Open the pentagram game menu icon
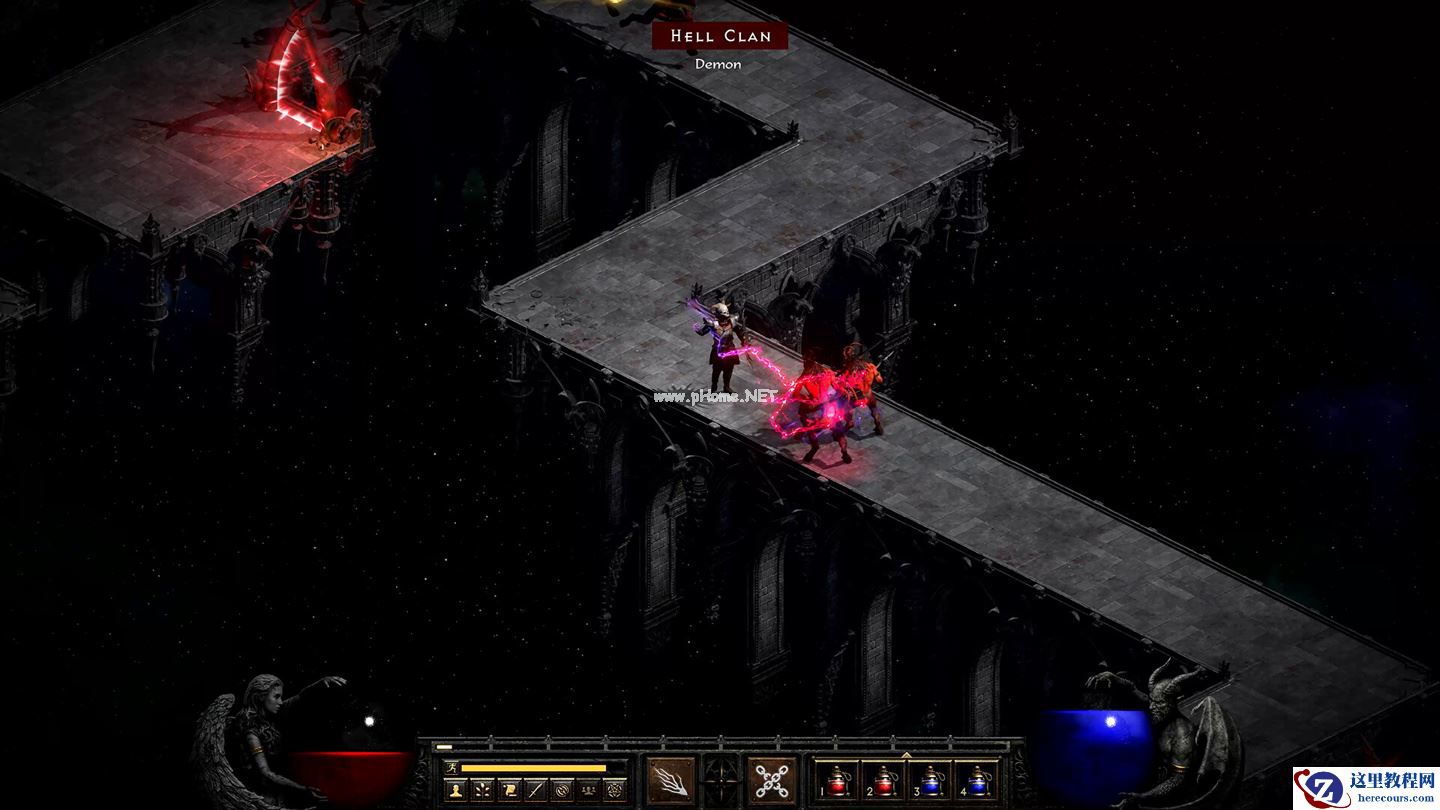The width and height of the screenshot is (1440, 810). tap(615, 790)
